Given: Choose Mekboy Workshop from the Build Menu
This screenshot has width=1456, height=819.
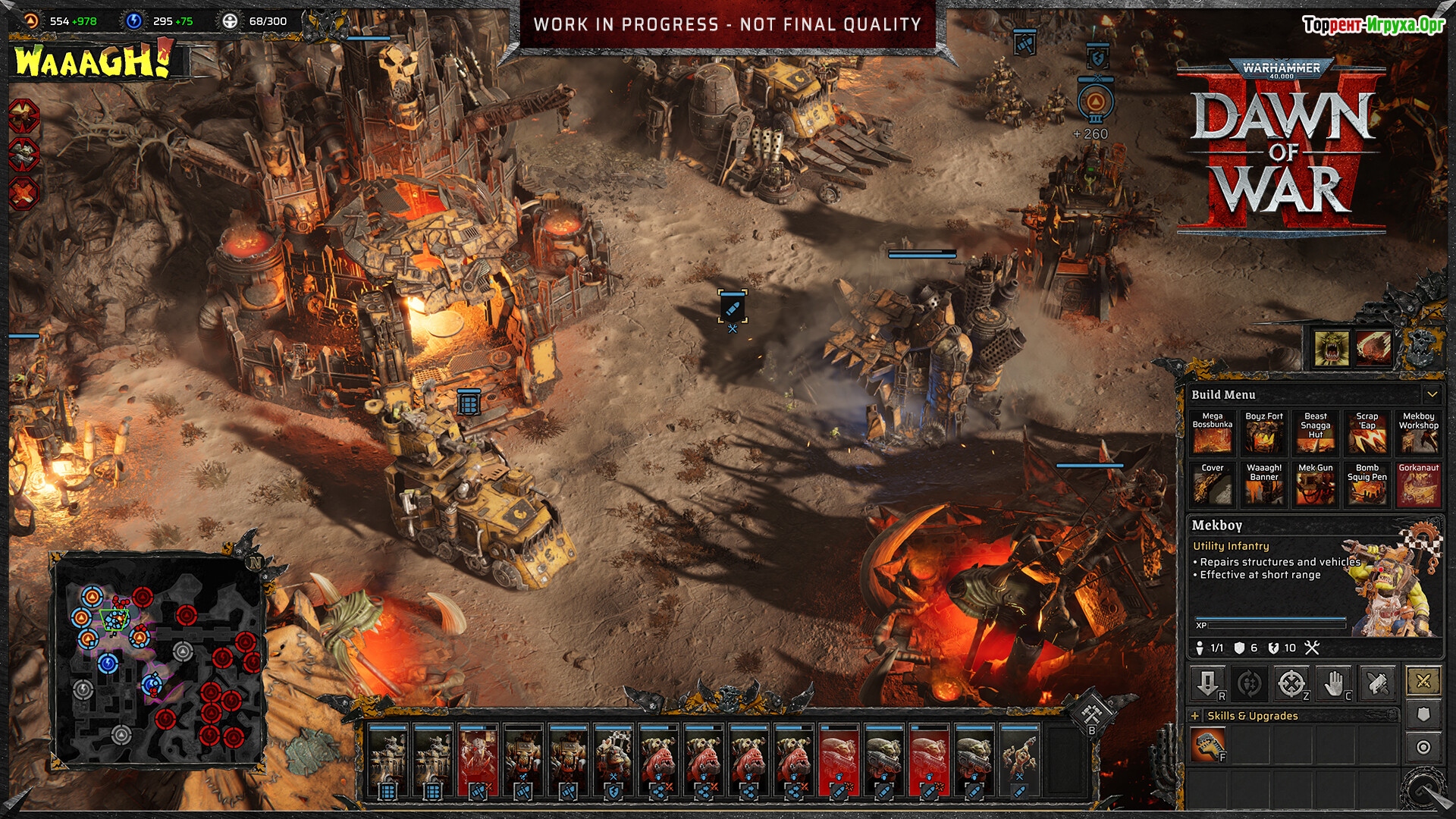Looking at the screenshot, I should pyautogui.click(x=1418, y=433).
